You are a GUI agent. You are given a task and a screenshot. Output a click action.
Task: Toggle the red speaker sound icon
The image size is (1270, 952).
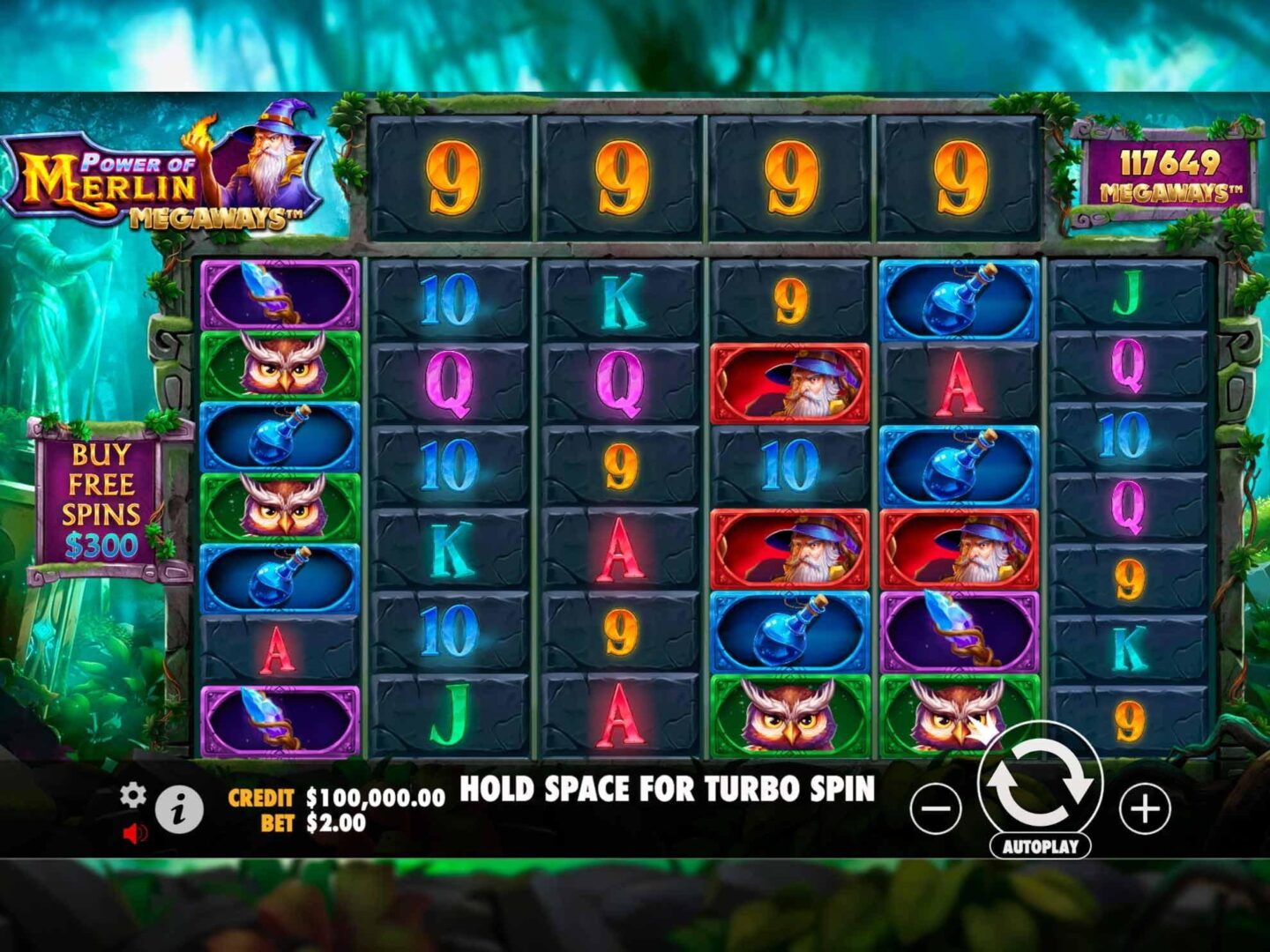(x=134, y=833)
